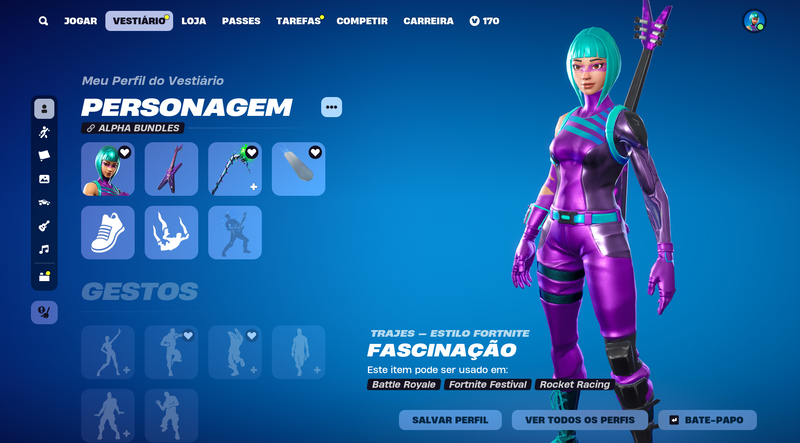The width and height of the screenshot is (800, 443).
Task: Select the skydiving contrail slot
Action: tap(172, 232)
